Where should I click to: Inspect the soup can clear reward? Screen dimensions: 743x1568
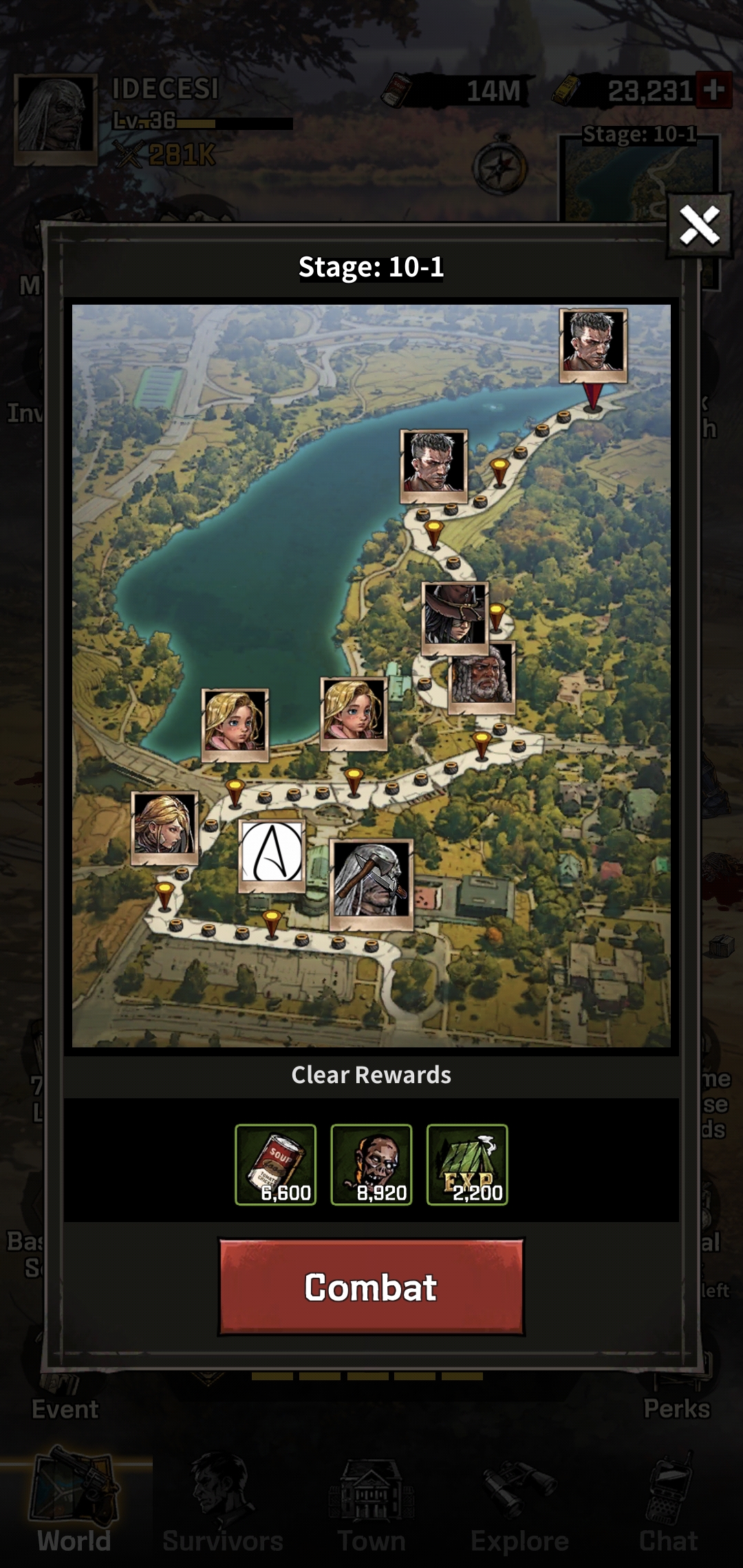click(x=275, y=1164)
